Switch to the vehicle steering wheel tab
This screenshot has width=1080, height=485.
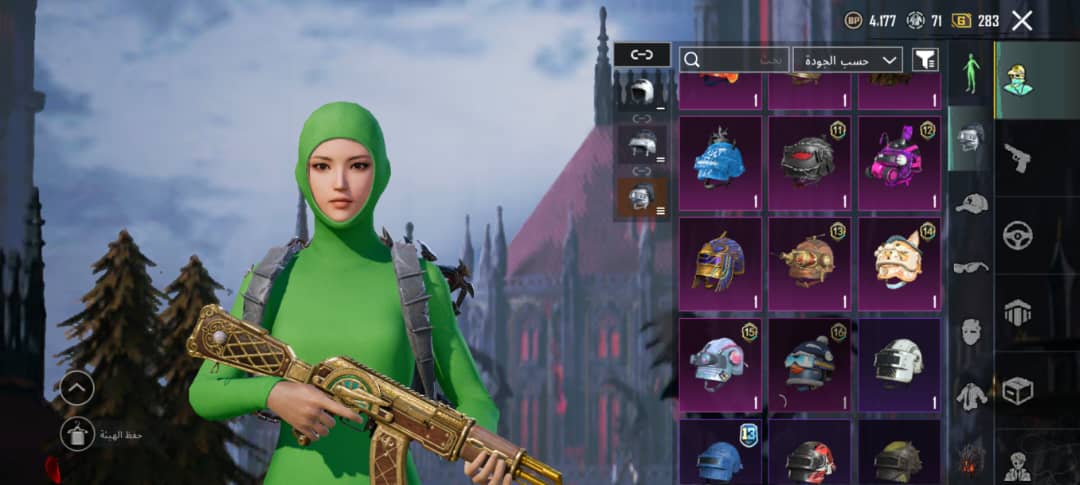[1018, 235]
